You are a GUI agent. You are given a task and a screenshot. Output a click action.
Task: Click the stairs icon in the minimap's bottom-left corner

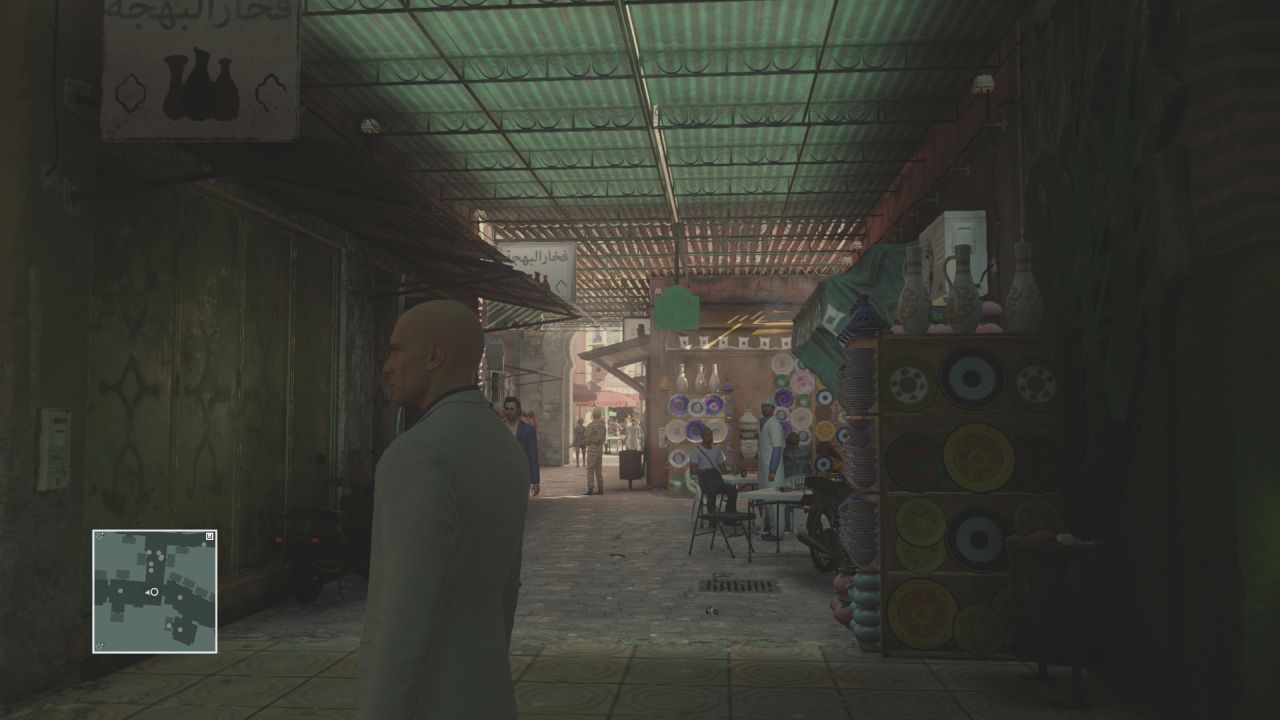[100, 644]
